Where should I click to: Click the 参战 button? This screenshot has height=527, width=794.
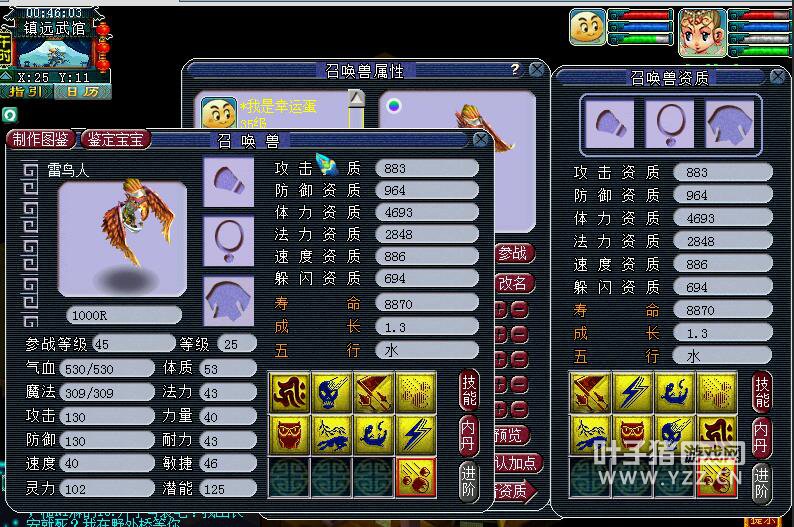(512, 254)
